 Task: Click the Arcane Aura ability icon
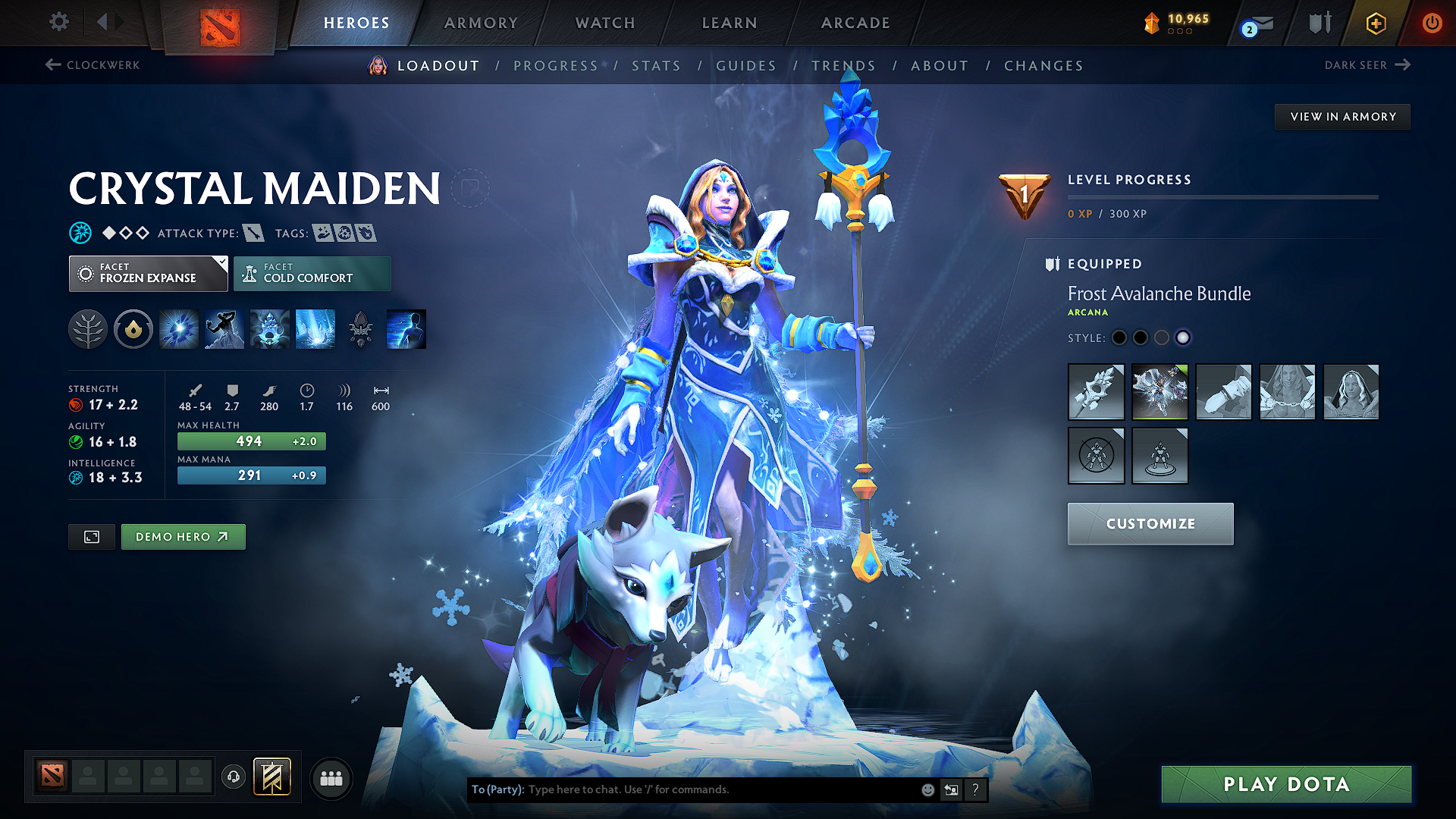[x=269, y=328]
